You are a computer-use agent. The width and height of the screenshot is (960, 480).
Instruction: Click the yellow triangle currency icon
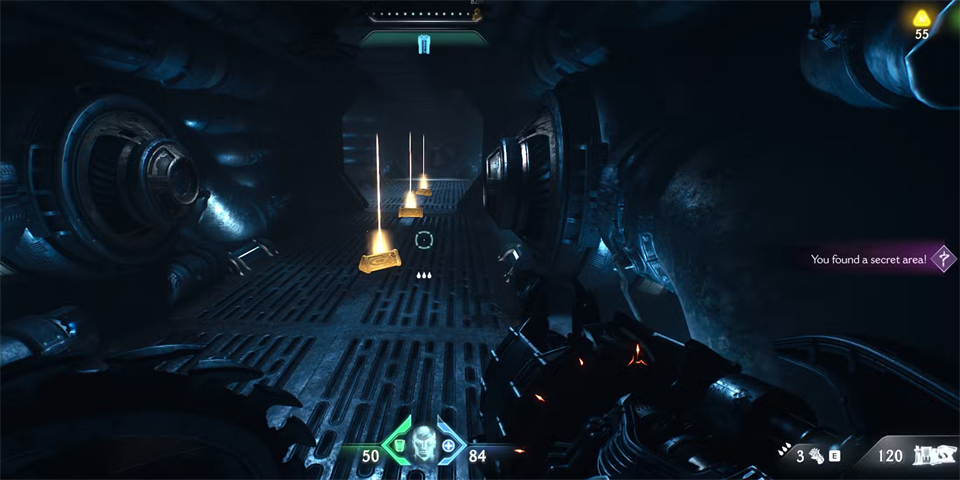coord(921,17)
